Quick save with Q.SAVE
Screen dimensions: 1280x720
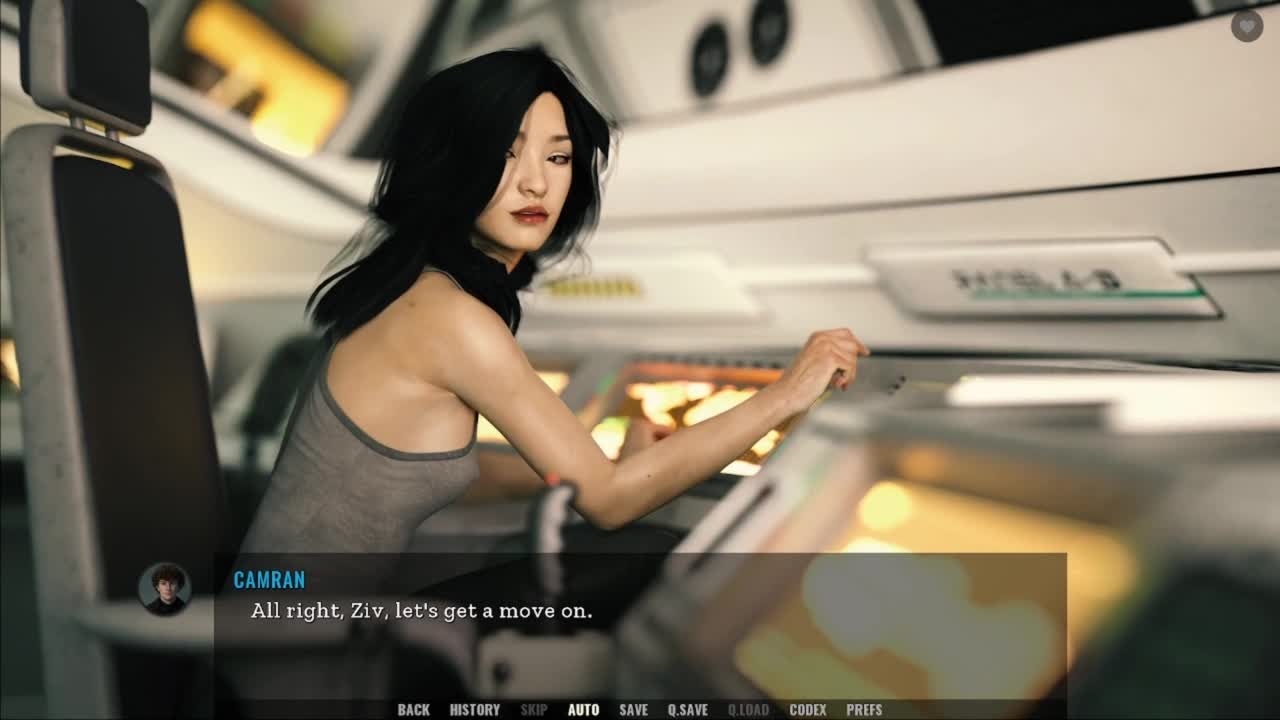[687, 710]
